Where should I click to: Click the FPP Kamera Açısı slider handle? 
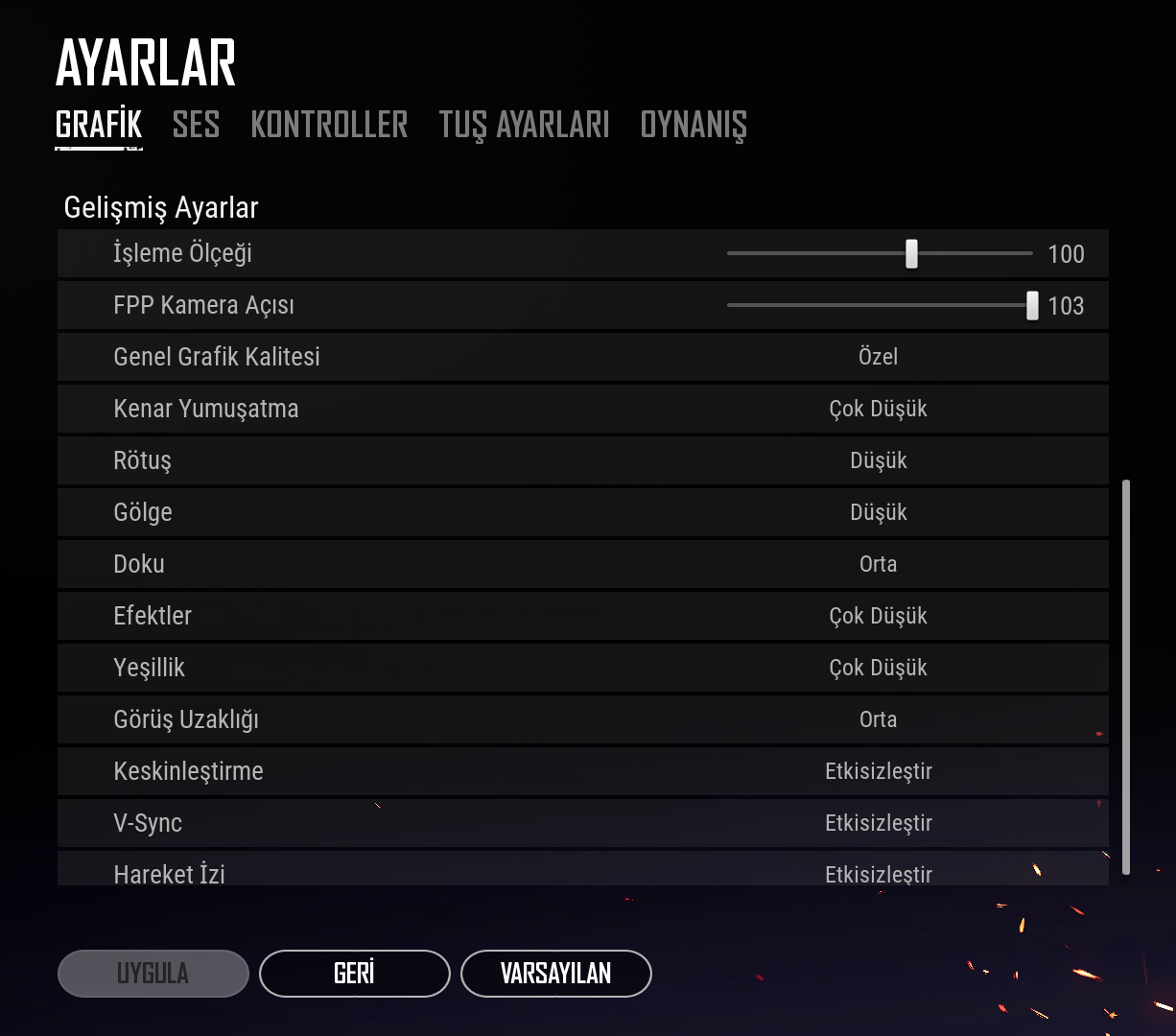point(1032,306)
